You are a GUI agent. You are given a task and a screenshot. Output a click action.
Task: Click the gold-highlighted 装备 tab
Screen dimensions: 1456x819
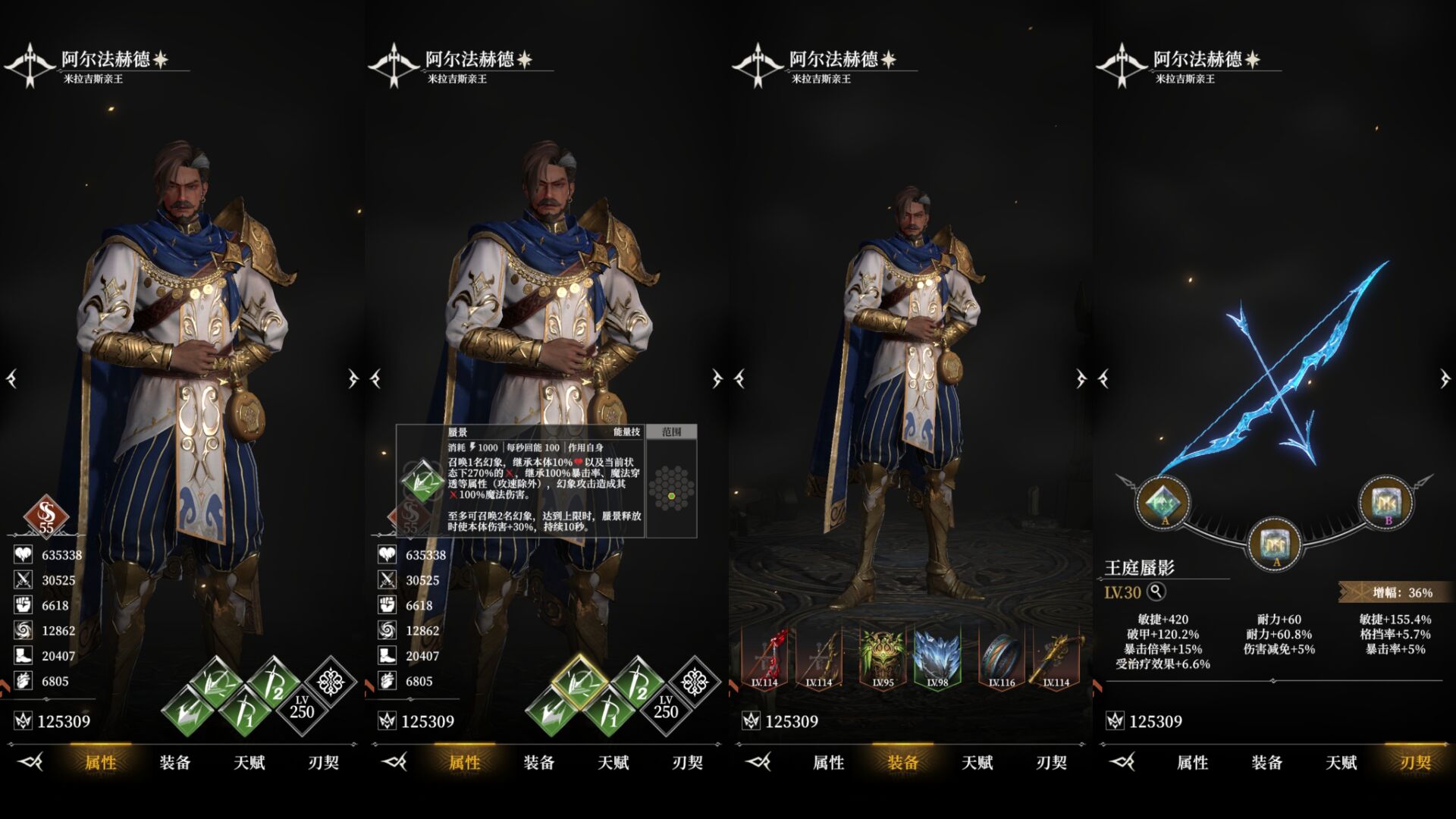[x=902, y=762]
